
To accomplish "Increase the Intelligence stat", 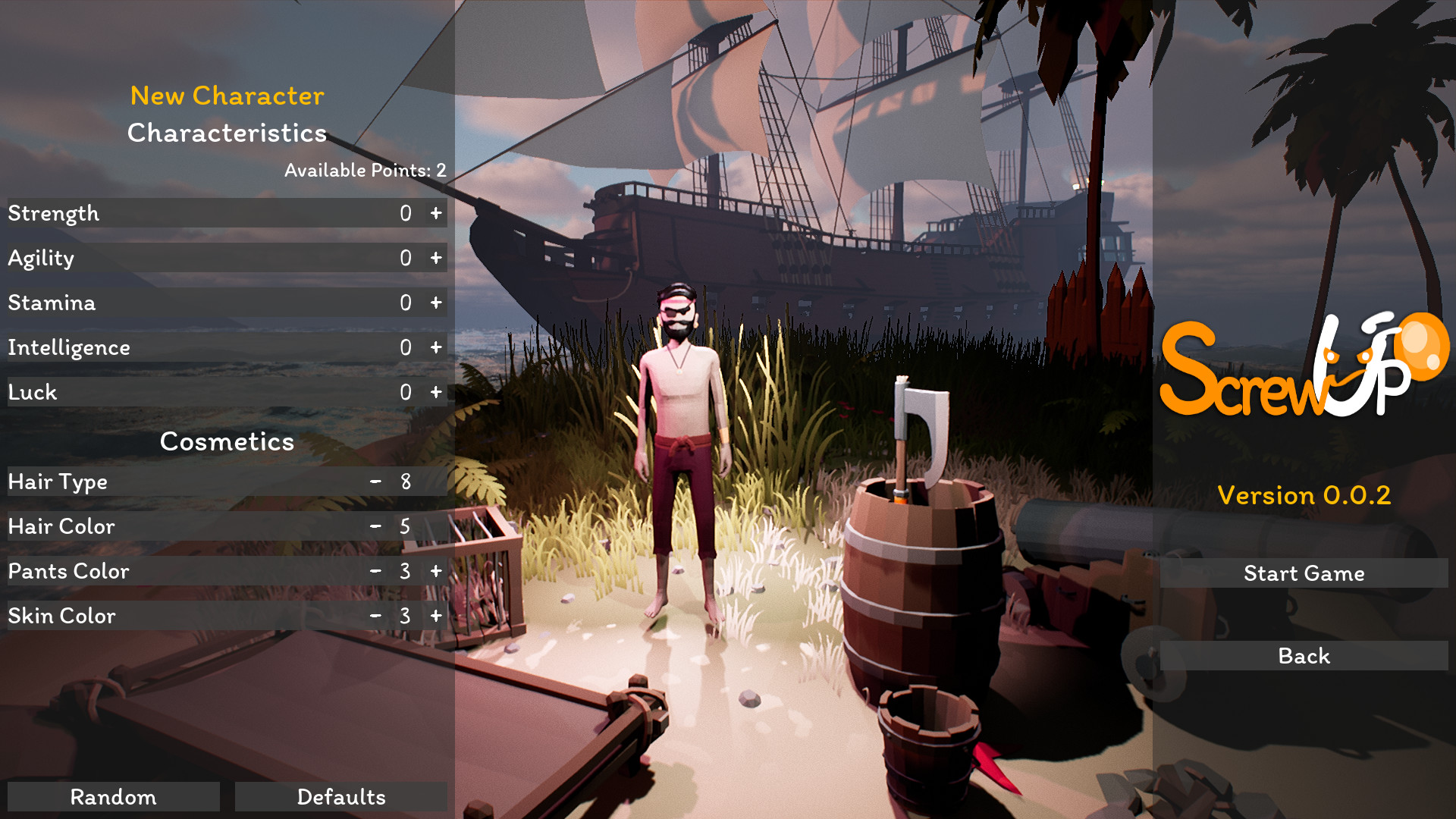I will coord(436,348).
